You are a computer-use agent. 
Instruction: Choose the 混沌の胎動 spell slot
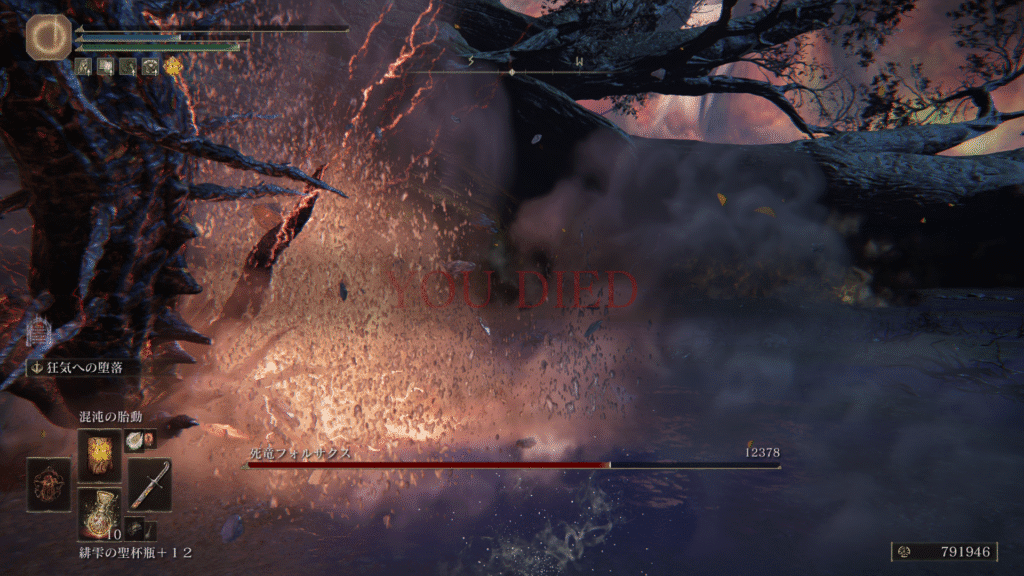point(99,455)
